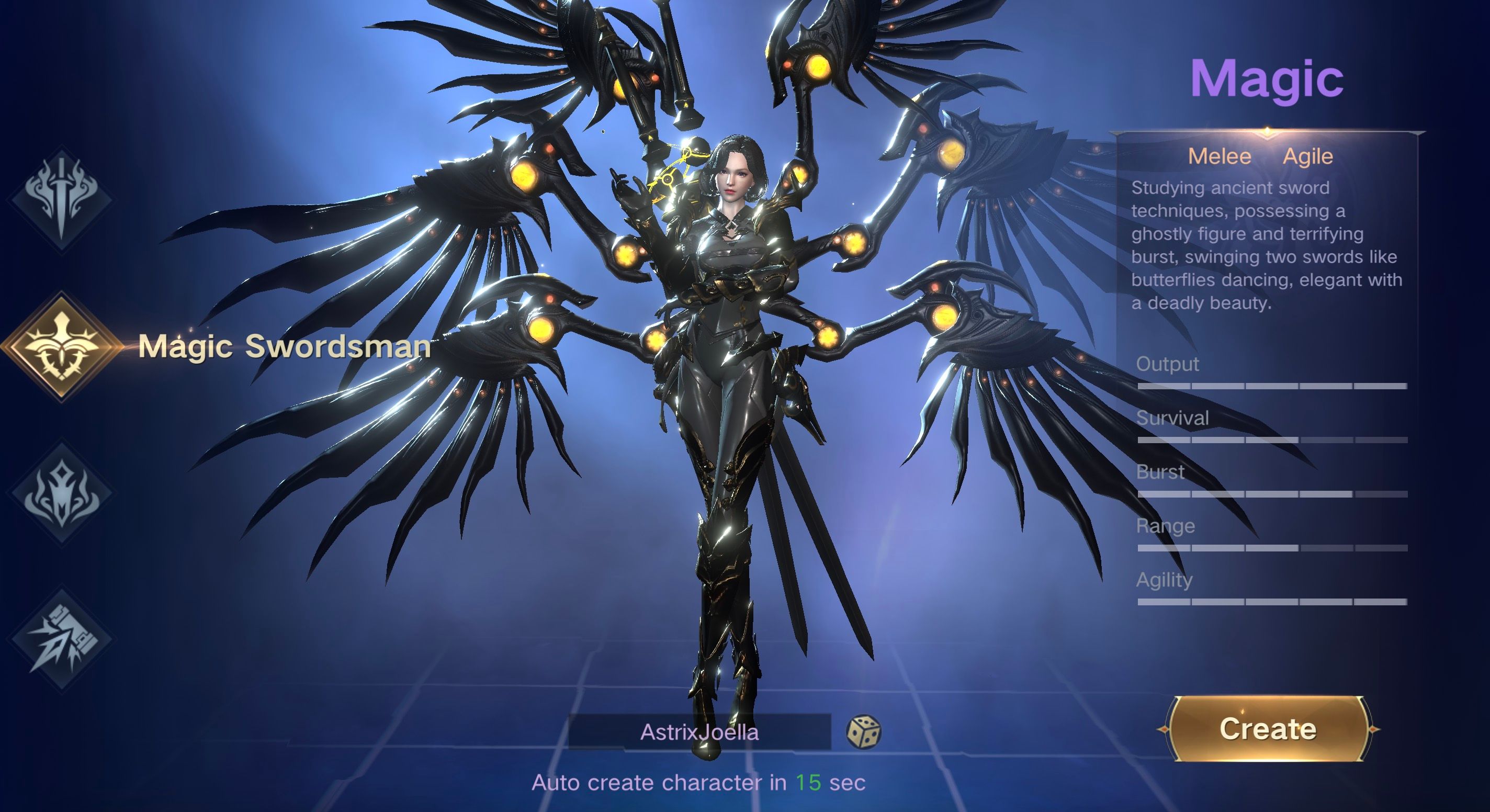Select the Magic Swordsman class emblem
The height and width of the screenshot is (812, 1490).
[61, 346]
